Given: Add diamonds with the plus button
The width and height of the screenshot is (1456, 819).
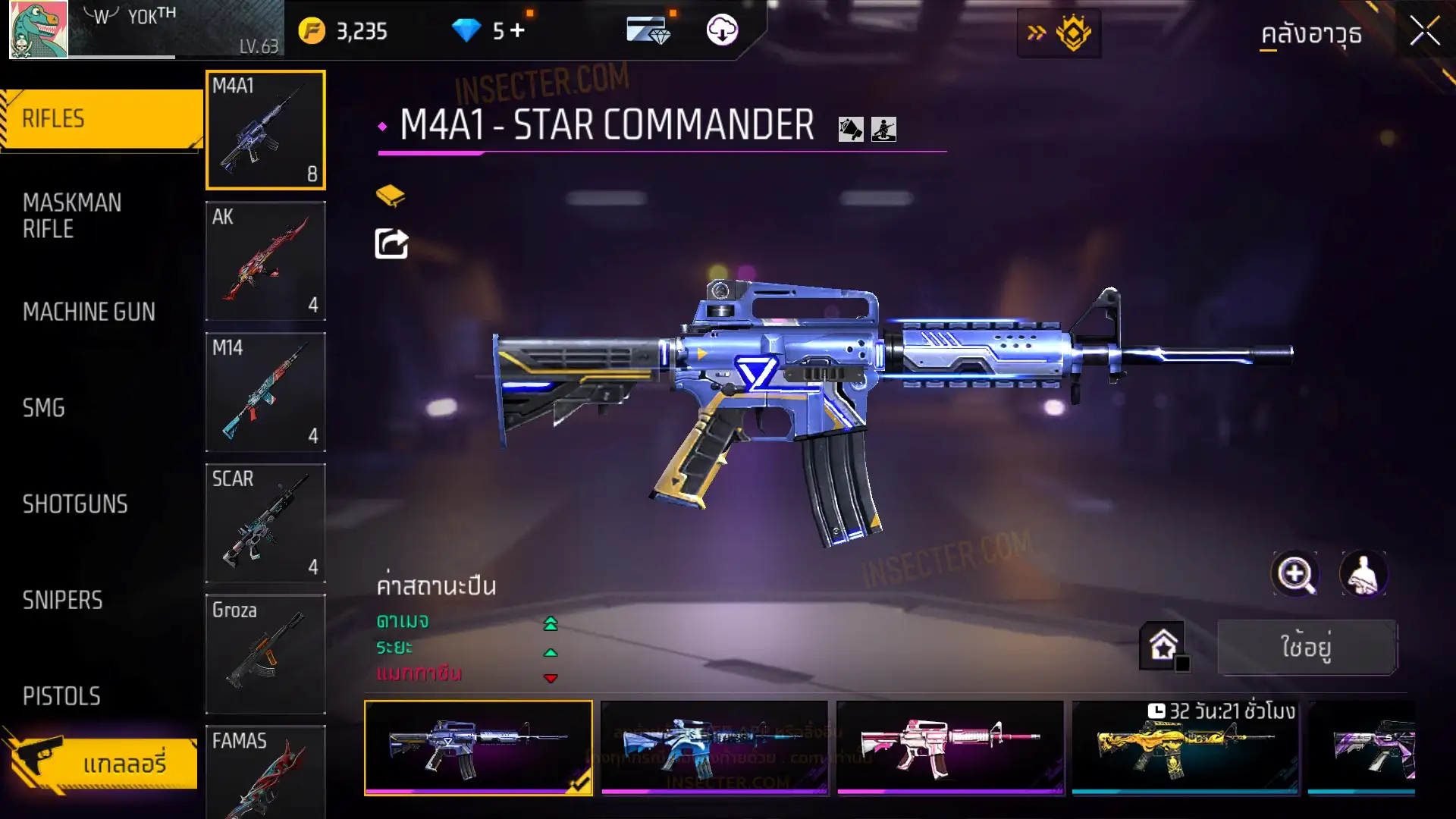Looking at the screenshot, I should (x=518, y=30).
